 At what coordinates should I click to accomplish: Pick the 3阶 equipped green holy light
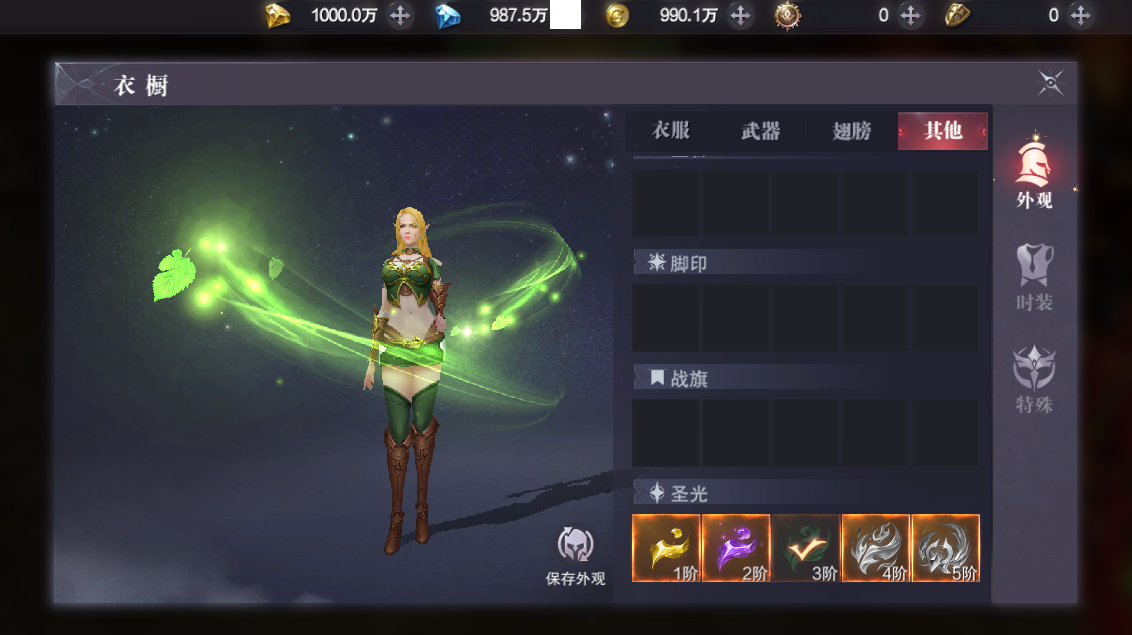click(806, 548)
